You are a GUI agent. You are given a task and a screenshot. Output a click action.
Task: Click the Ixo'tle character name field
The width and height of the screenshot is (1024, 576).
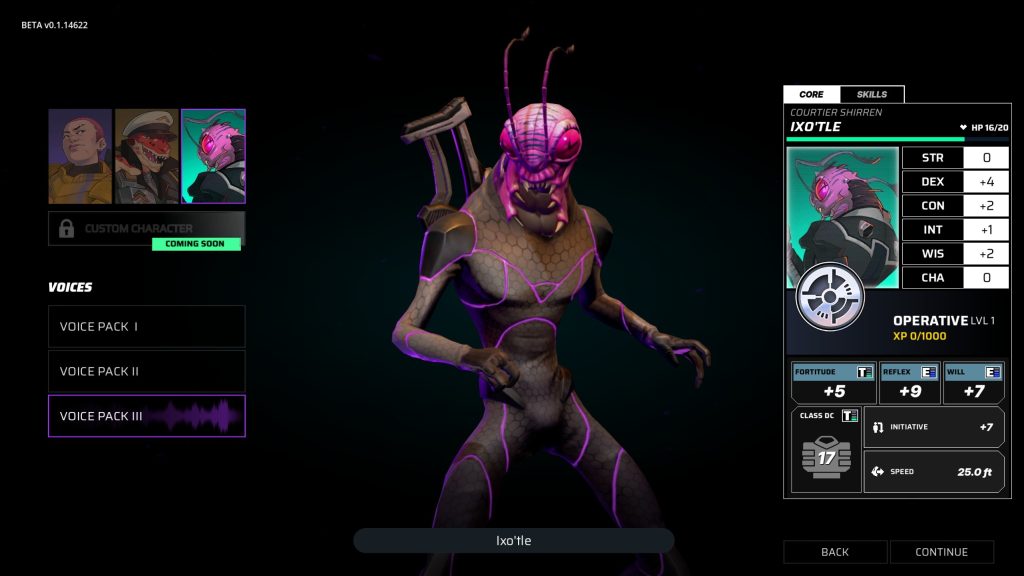(x=513, y=541)
